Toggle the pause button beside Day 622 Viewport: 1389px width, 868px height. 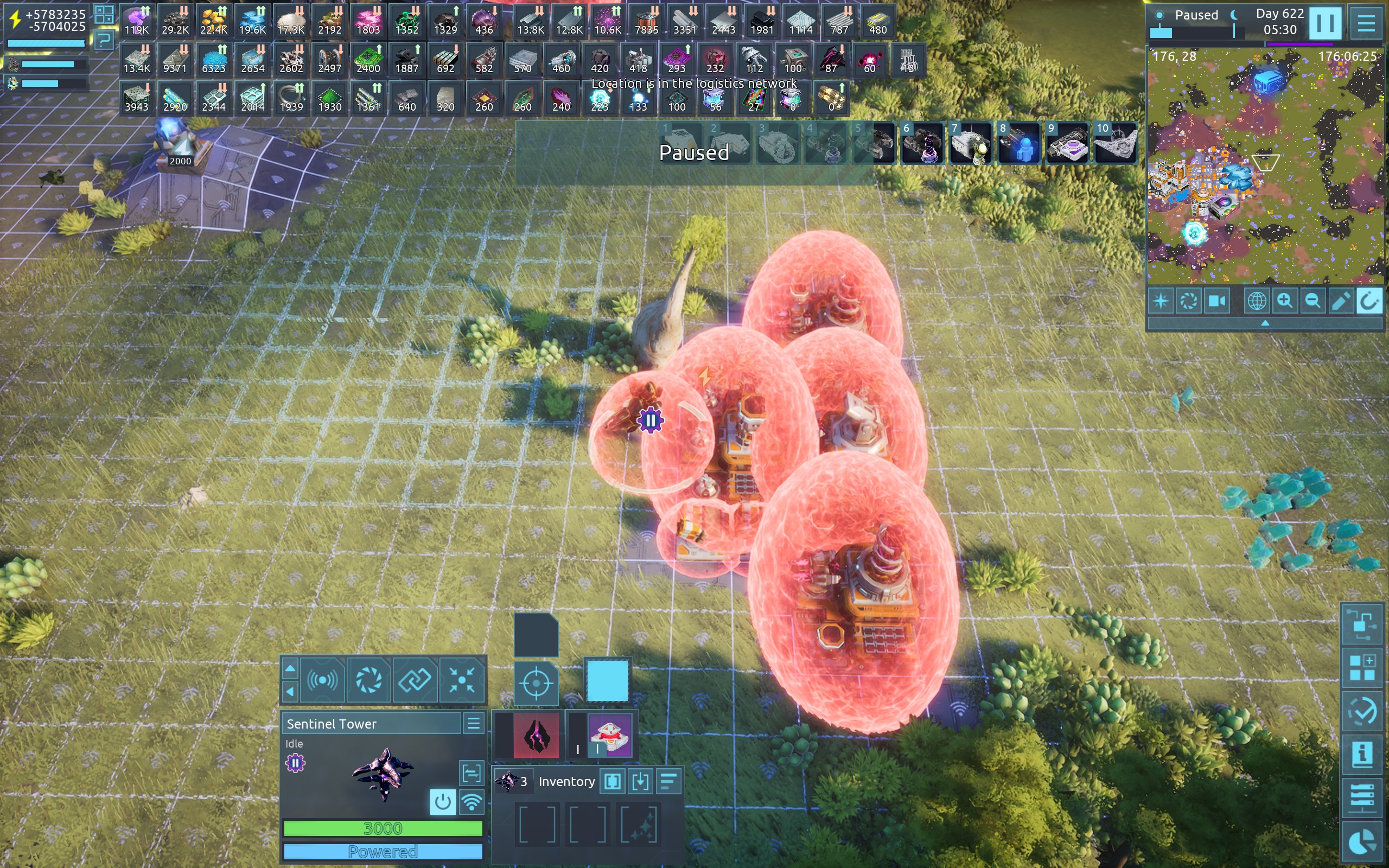(1325, 23)
